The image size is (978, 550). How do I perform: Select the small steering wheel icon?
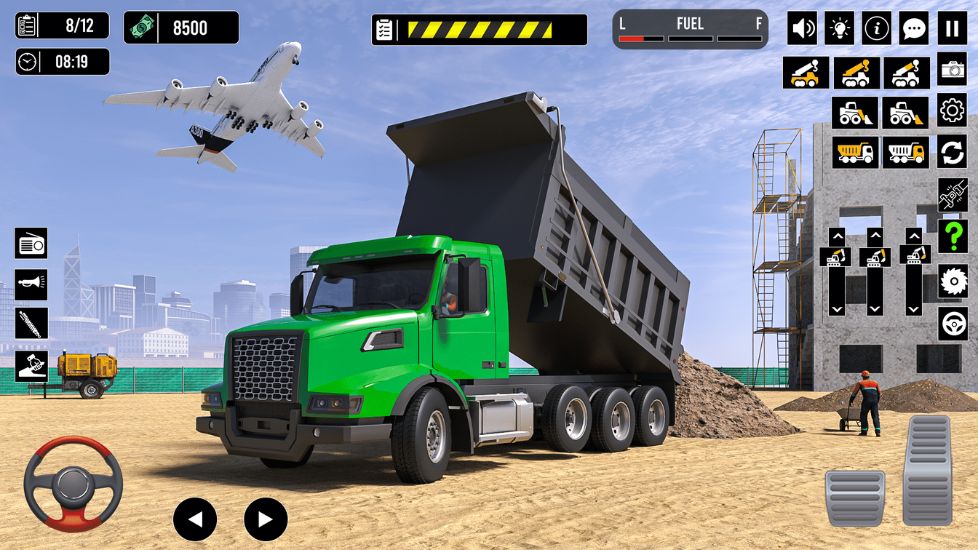pyautogui.click(x=952, y=323)
